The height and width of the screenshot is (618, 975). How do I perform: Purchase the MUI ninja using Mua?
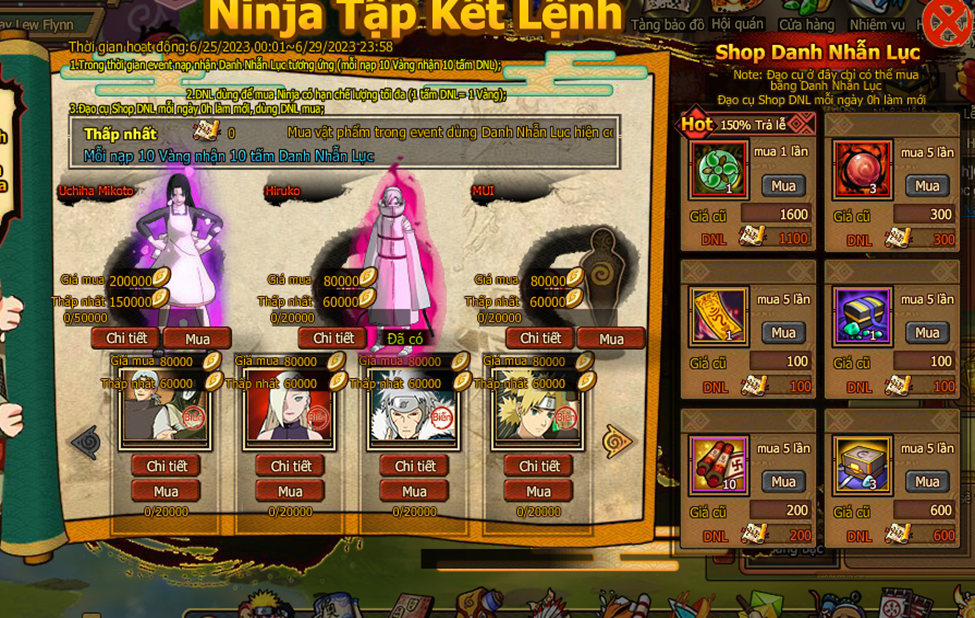(x=611, y=338)
